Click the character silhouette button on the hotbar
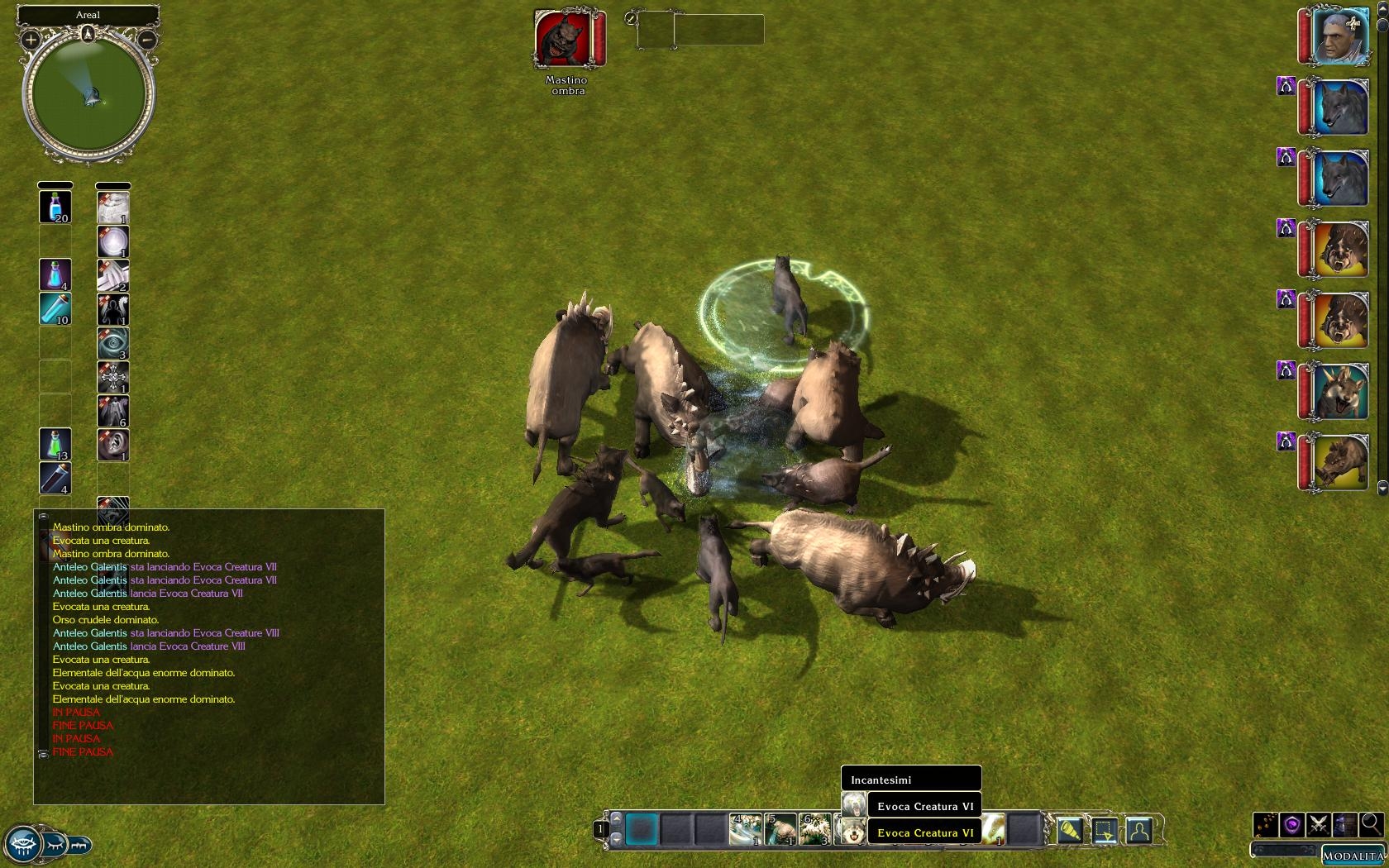The image size is (1389, 868). pyautogui.click(x=1139, y=829)
